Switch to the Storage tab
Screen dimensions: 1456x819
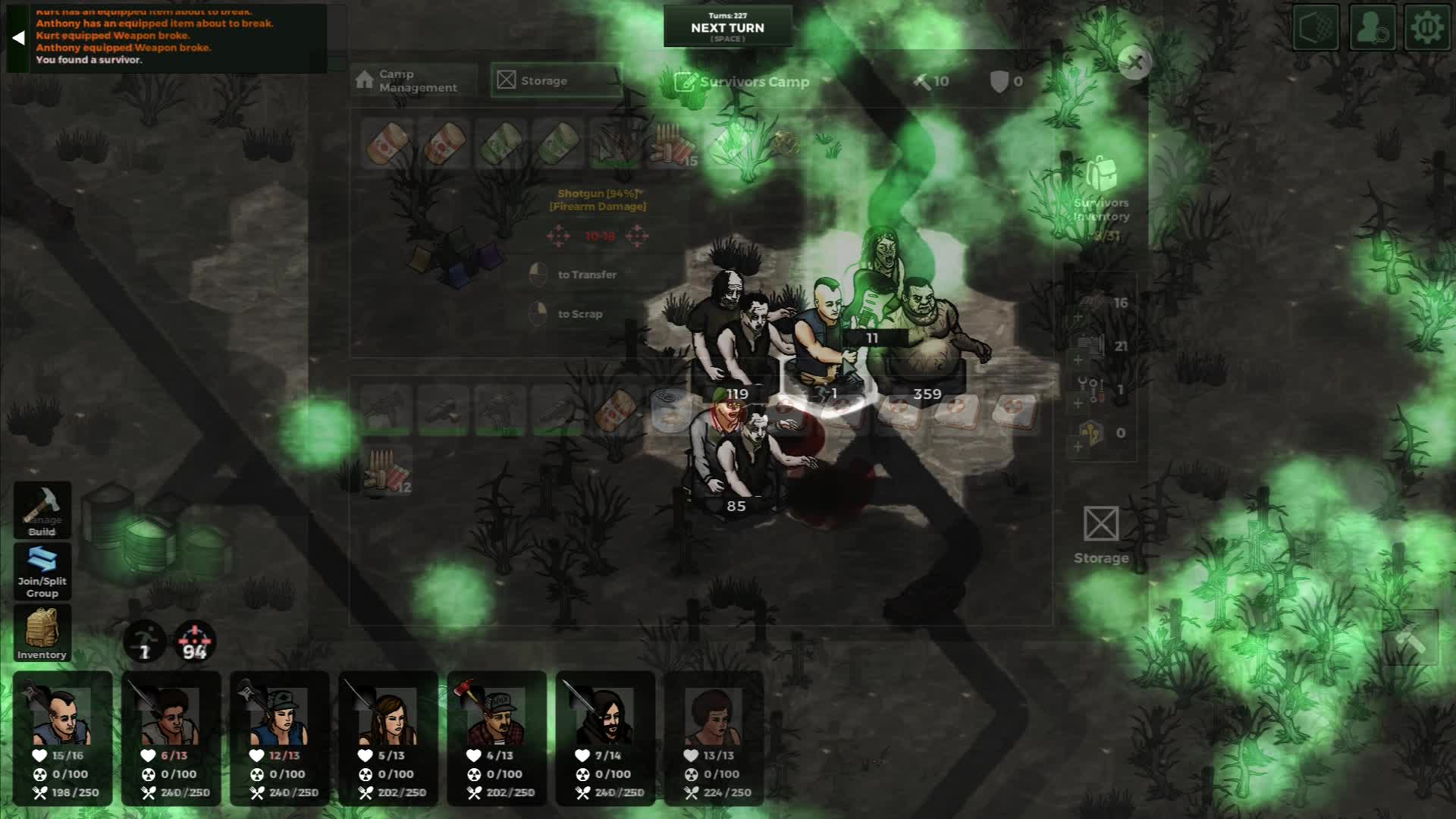[556, 80]
